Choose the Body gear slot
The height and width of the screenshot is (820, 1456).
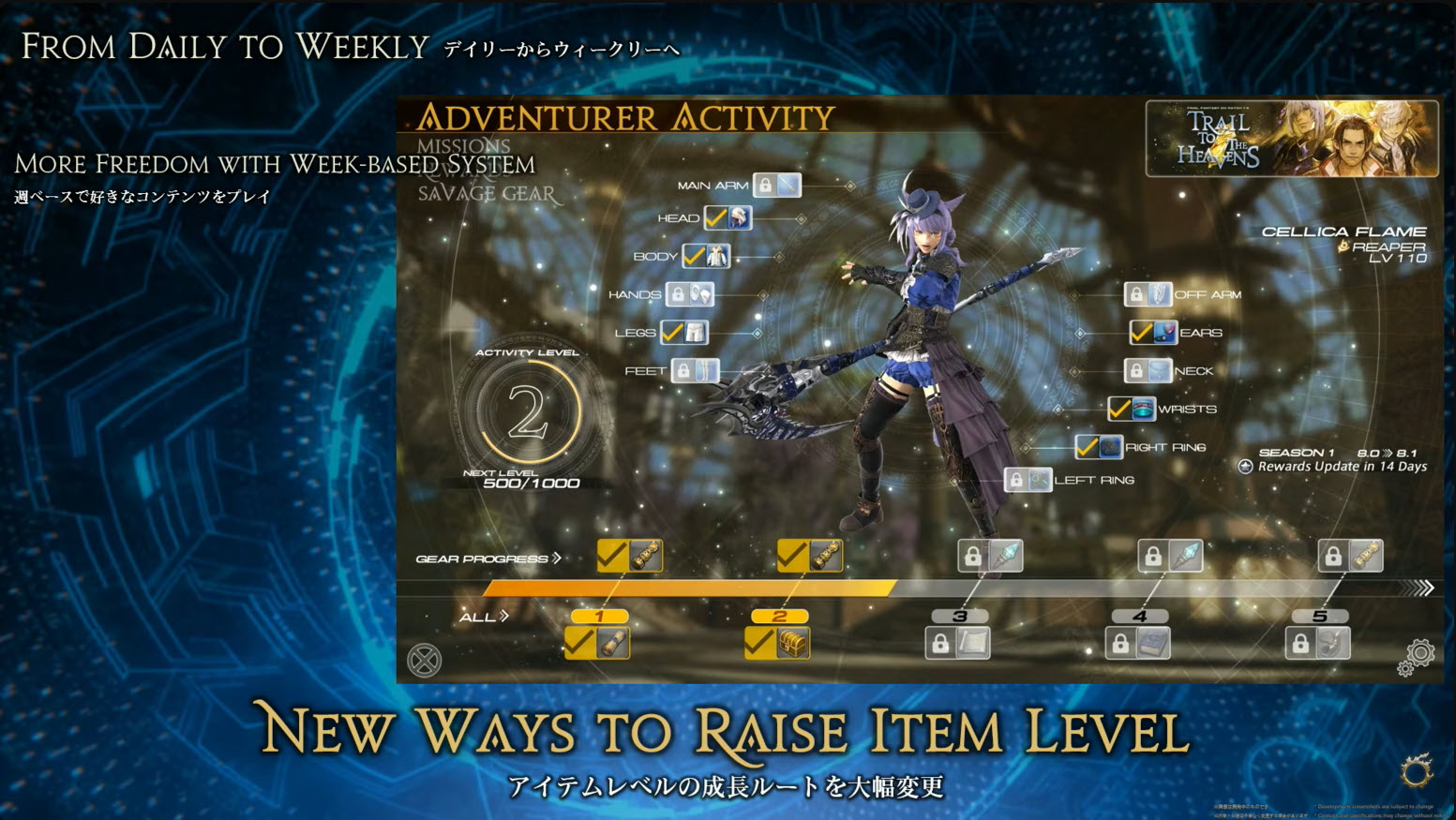click(x=706, y=256)
